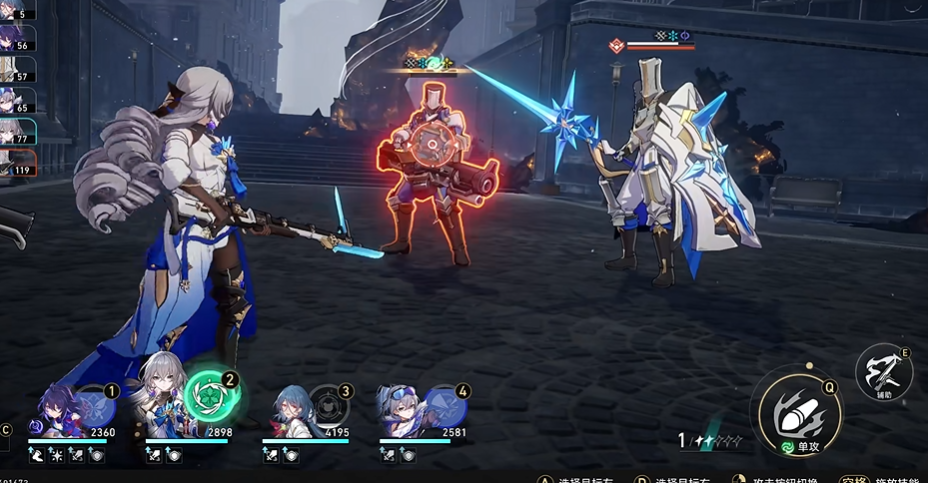Open the turn order entry showing 119
Viewport: 928px width, 483px height.
[17, 161]
